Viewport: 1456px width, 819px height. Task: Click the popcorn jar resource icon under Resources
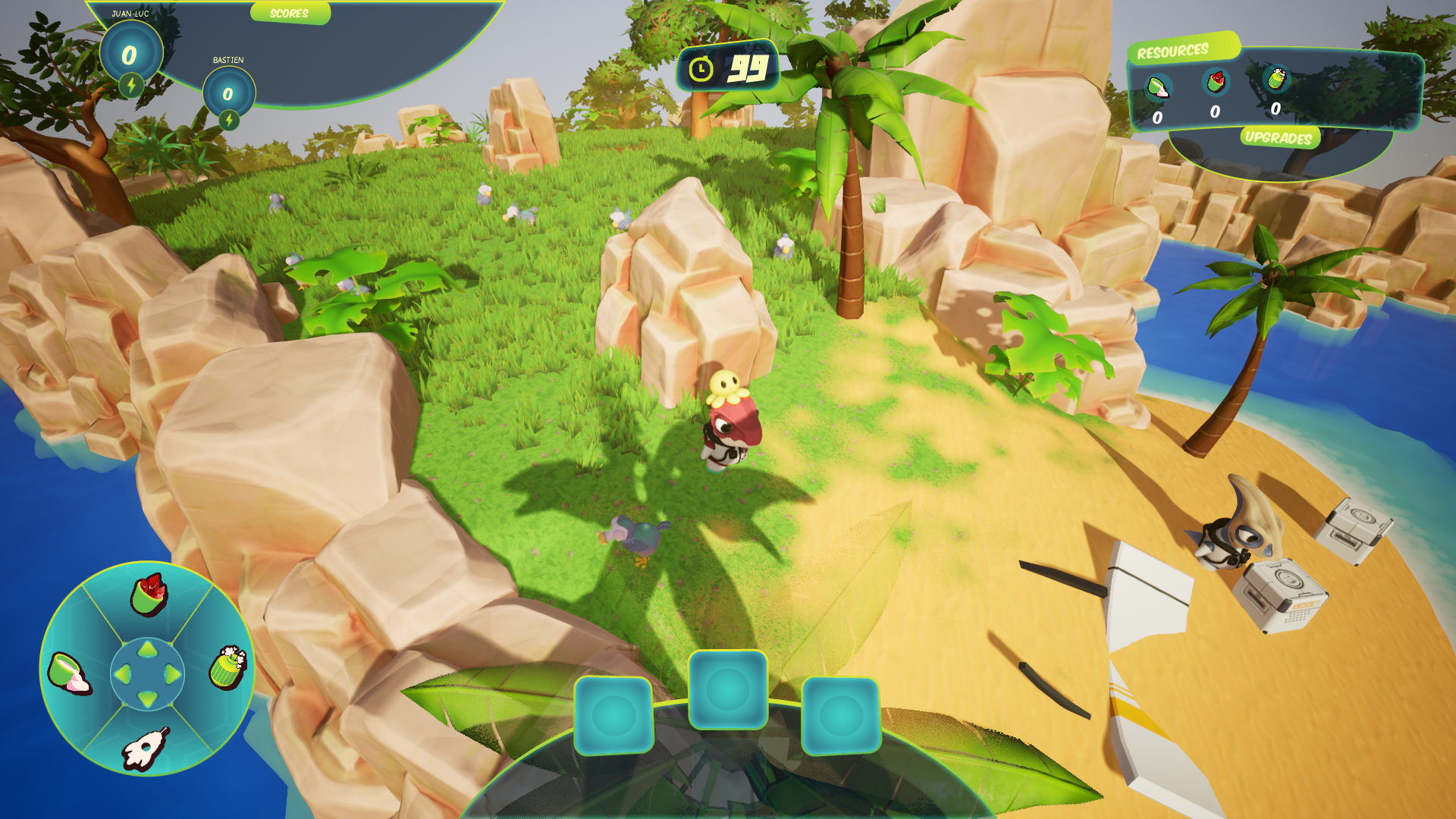click(x=1276, y=78)
